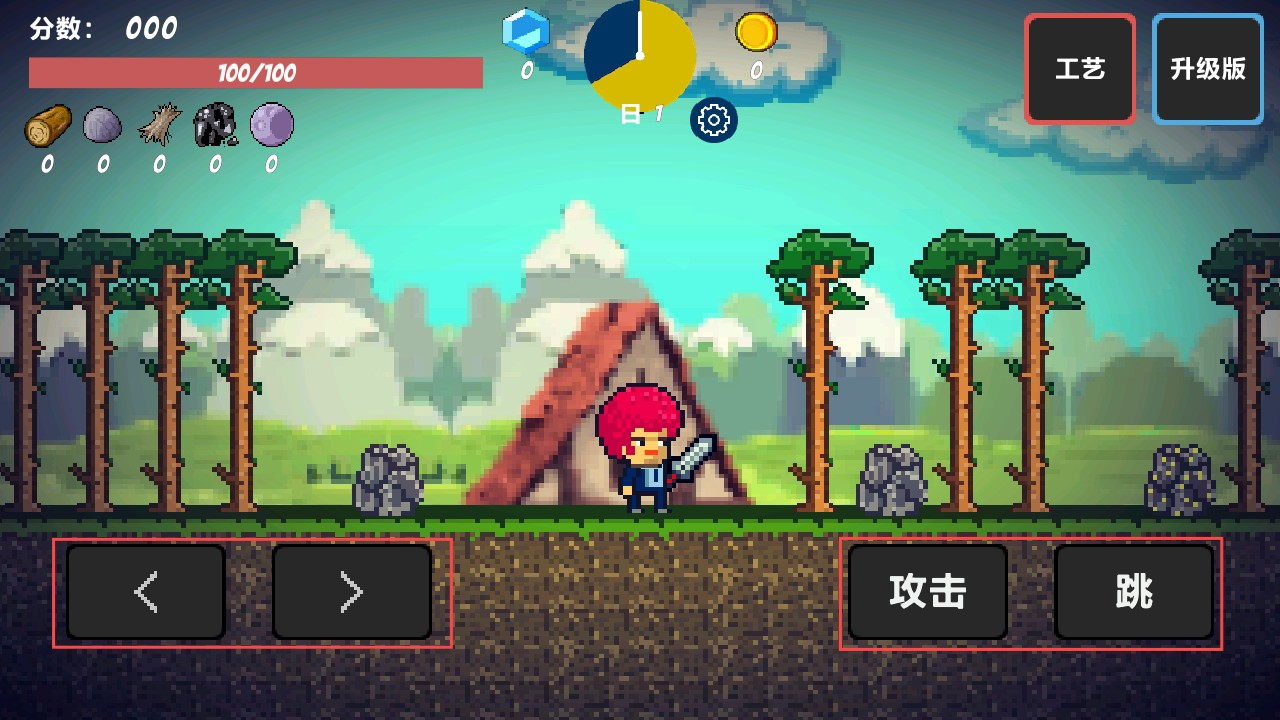Click the gold coin currency icon
This screenshot has width=1280, height=720.
point(757,33)
